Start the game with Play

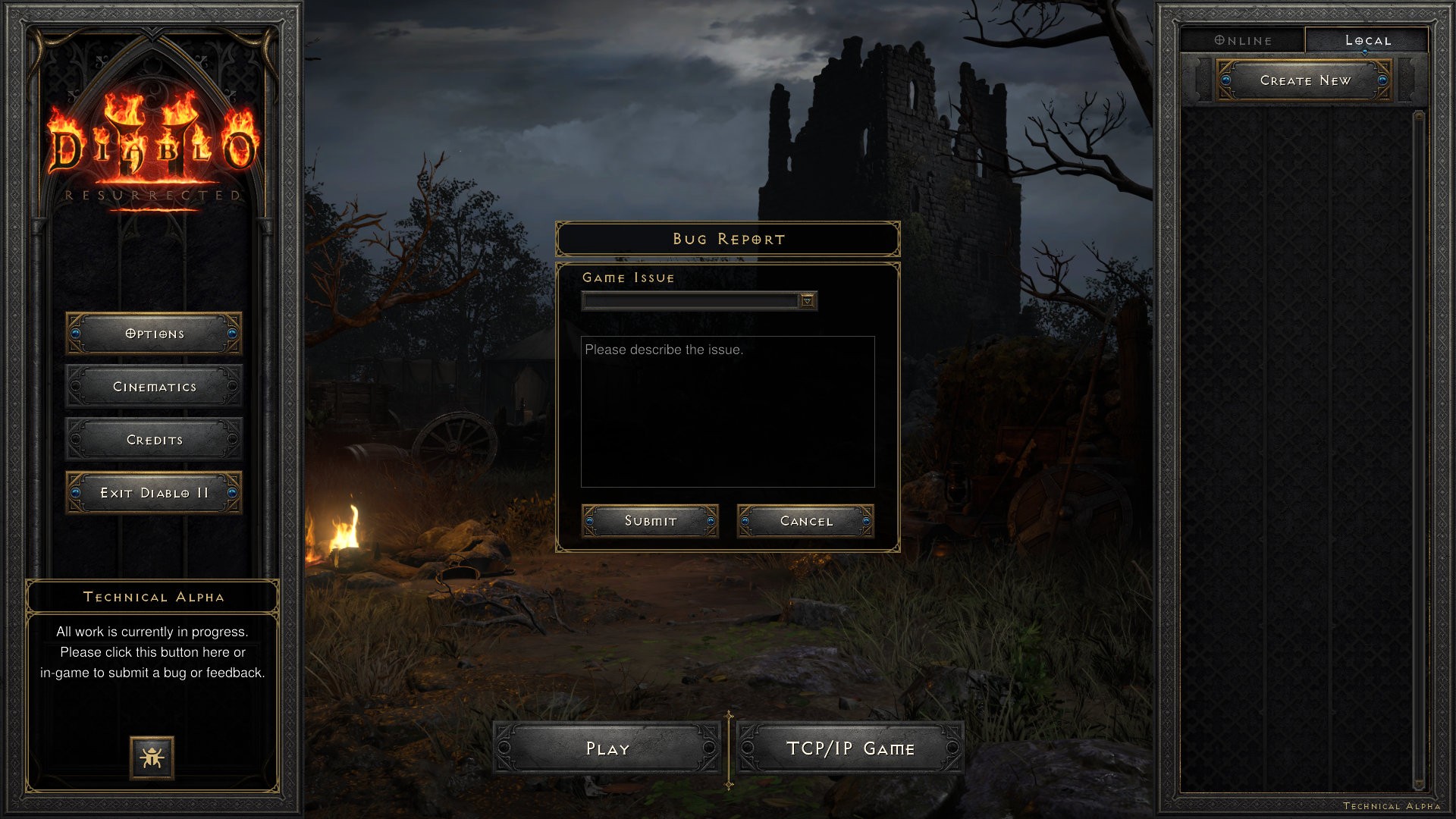point(607,748)
